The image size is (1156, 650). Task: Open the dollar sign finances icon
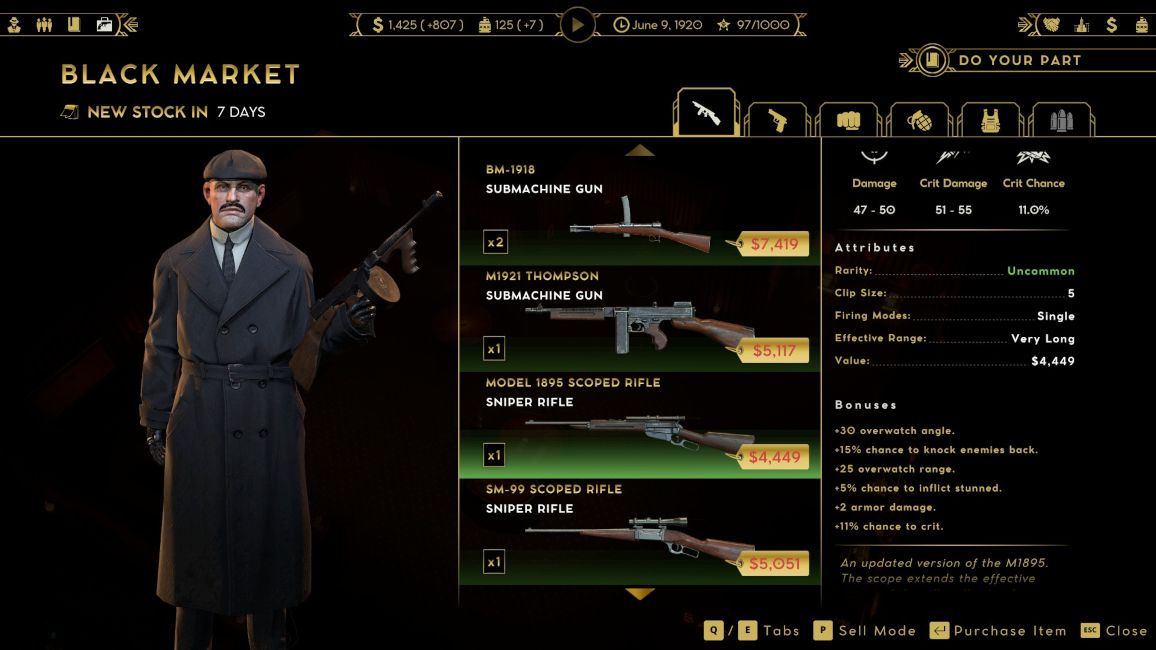1111,24
